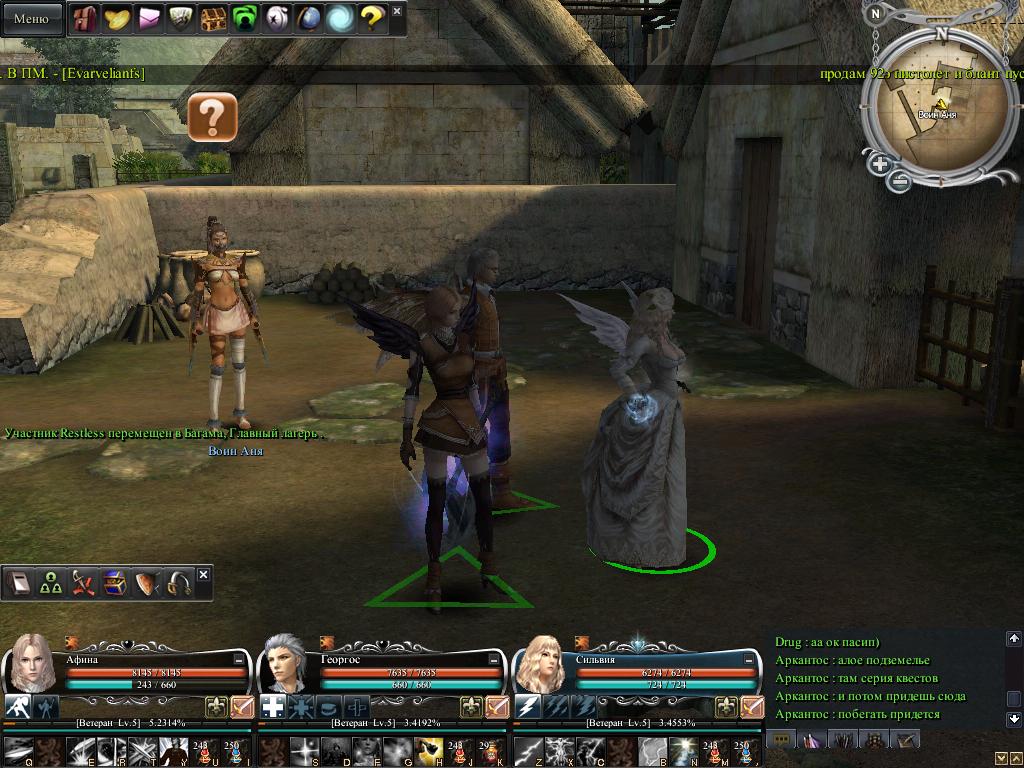Switch to the speech bubble chat tab
Image resolution: width=1024 pixels, height=768 pixels.
(782, 739)
